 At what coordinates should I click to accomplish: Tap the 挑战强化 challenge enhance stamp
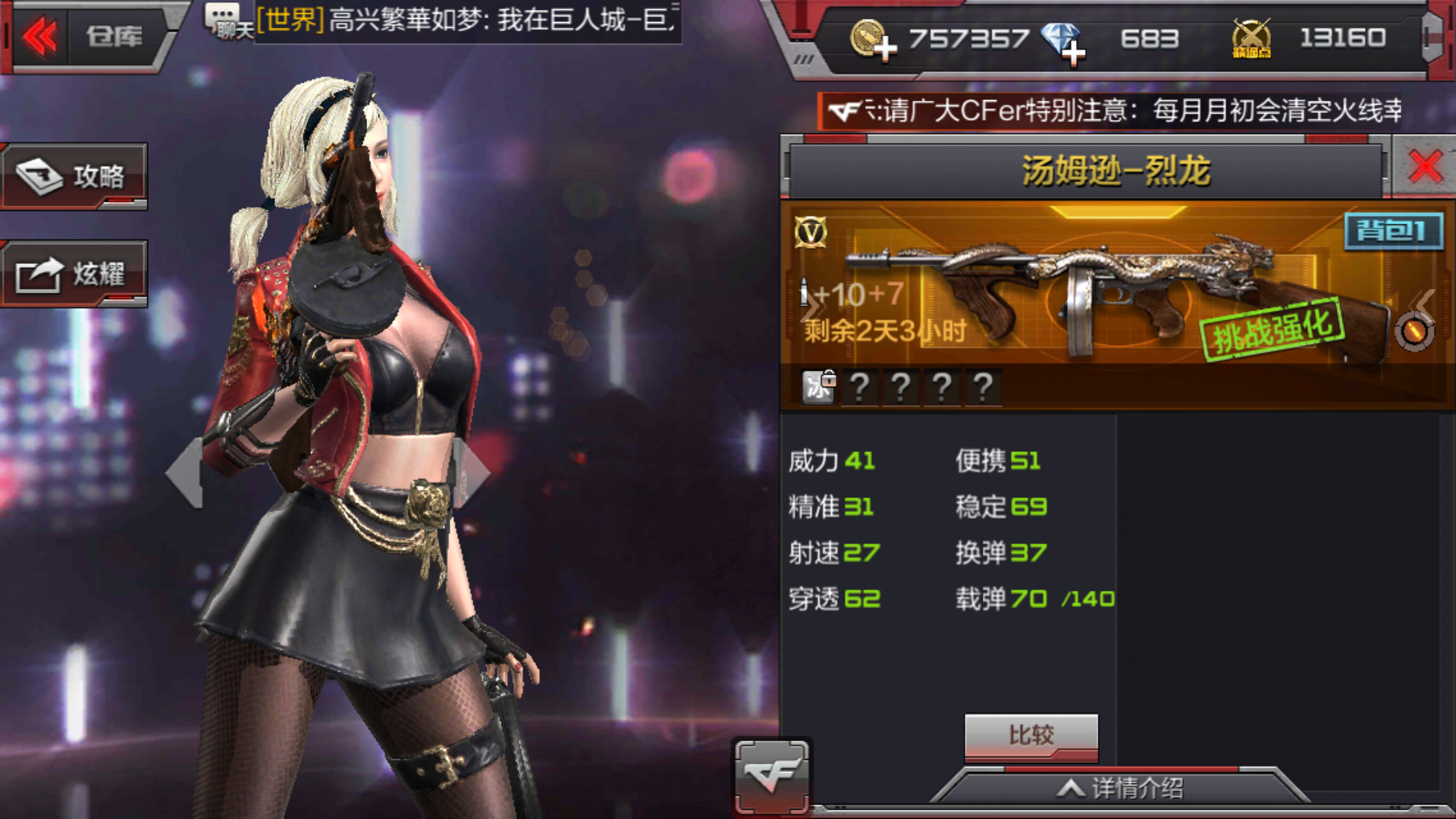click(x=1272, y=329)
